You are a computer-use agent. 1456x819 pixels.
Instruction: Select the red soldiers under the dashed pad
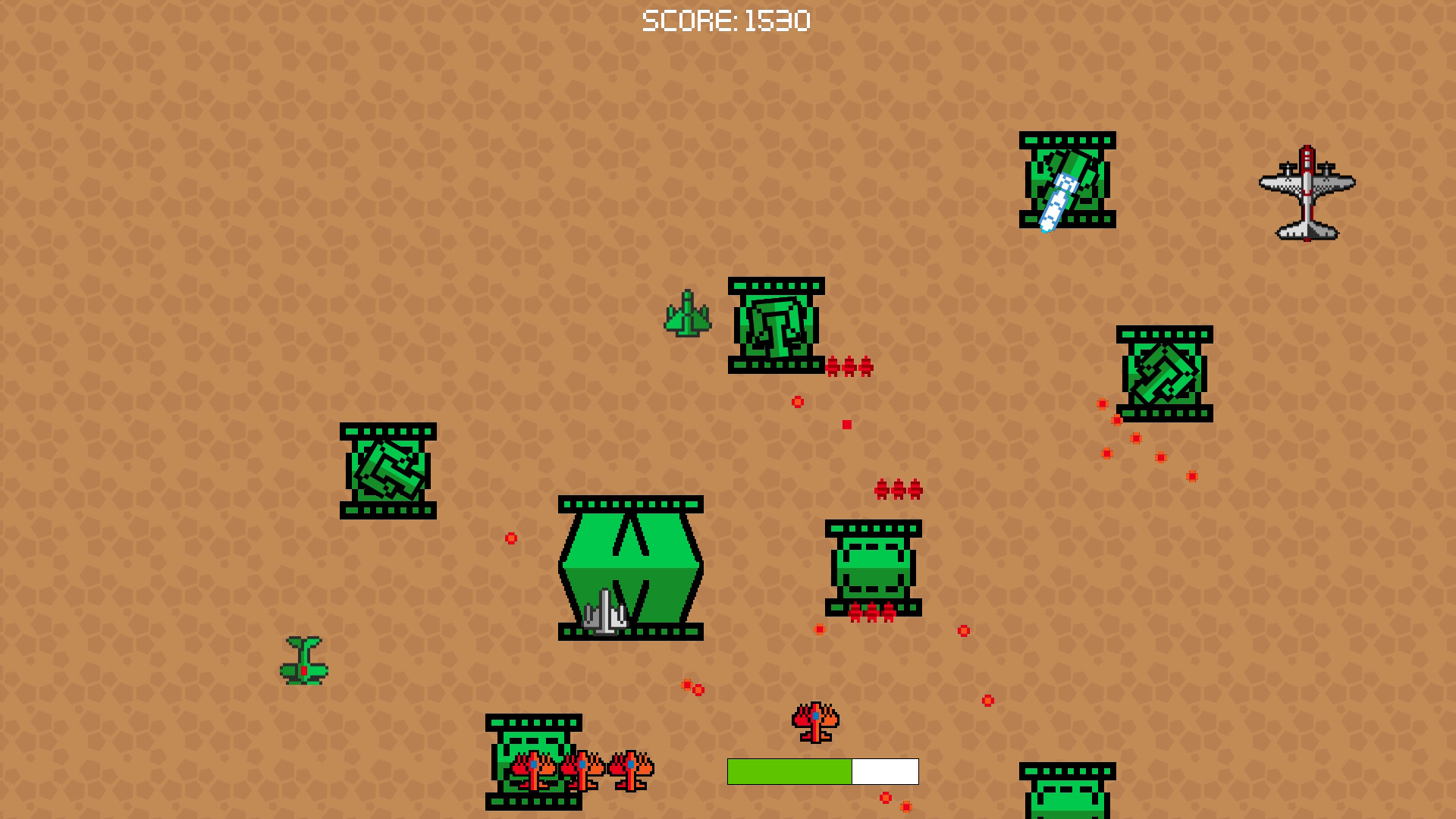871,610
